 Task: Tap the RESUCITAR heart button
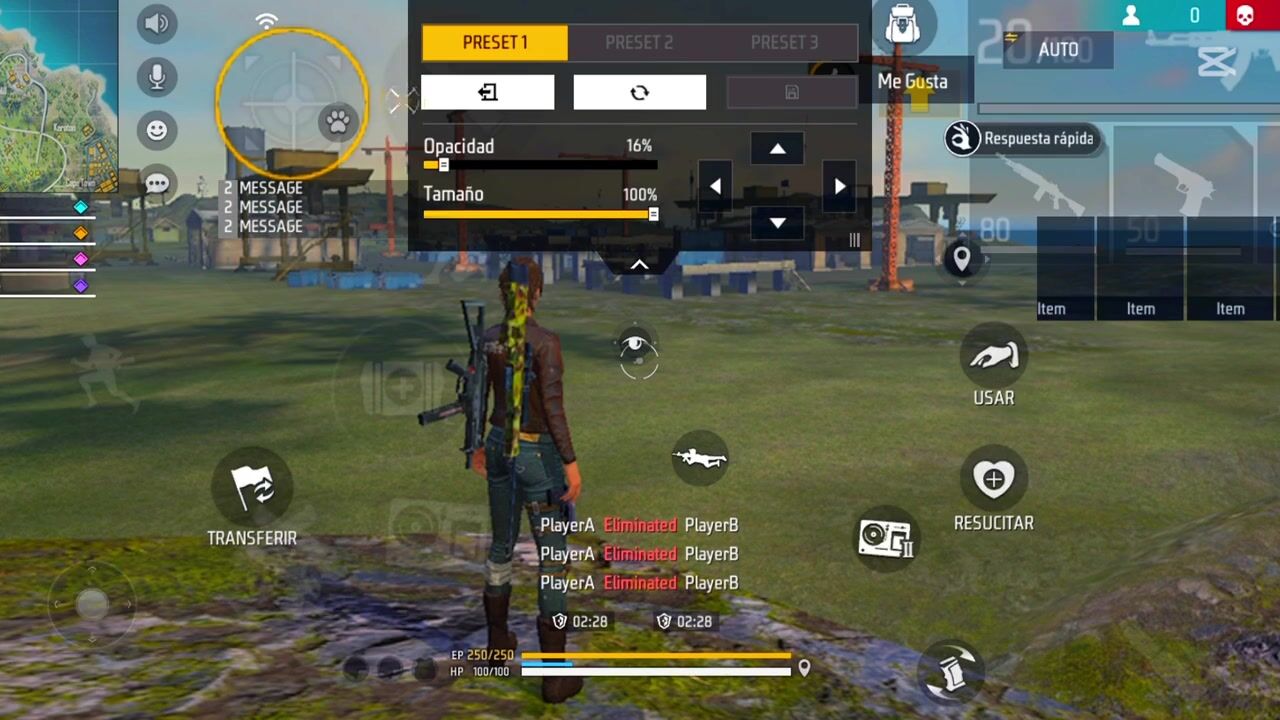point(993,480)
